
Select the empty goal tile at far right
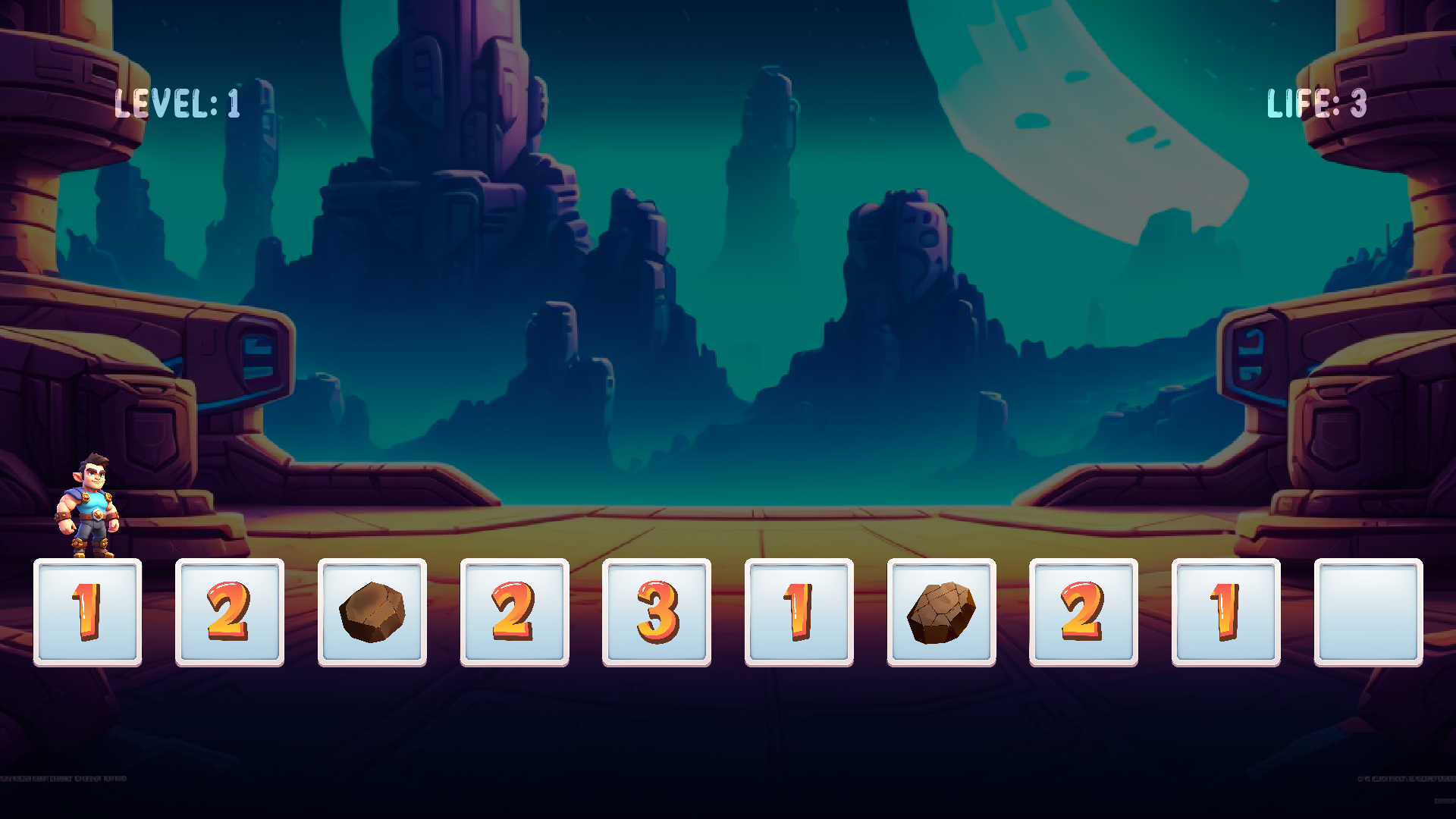(x=1367, y=614)
